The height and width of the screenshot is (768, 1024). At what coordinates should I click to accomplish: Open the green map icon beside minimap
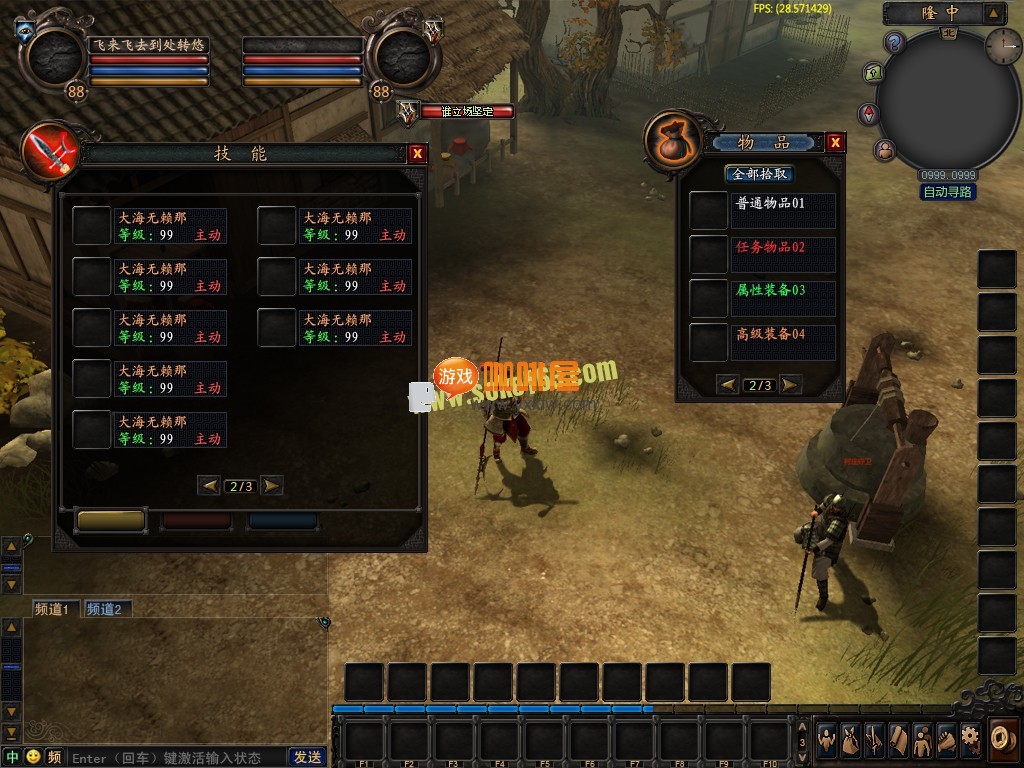click(x=873, y=73)
